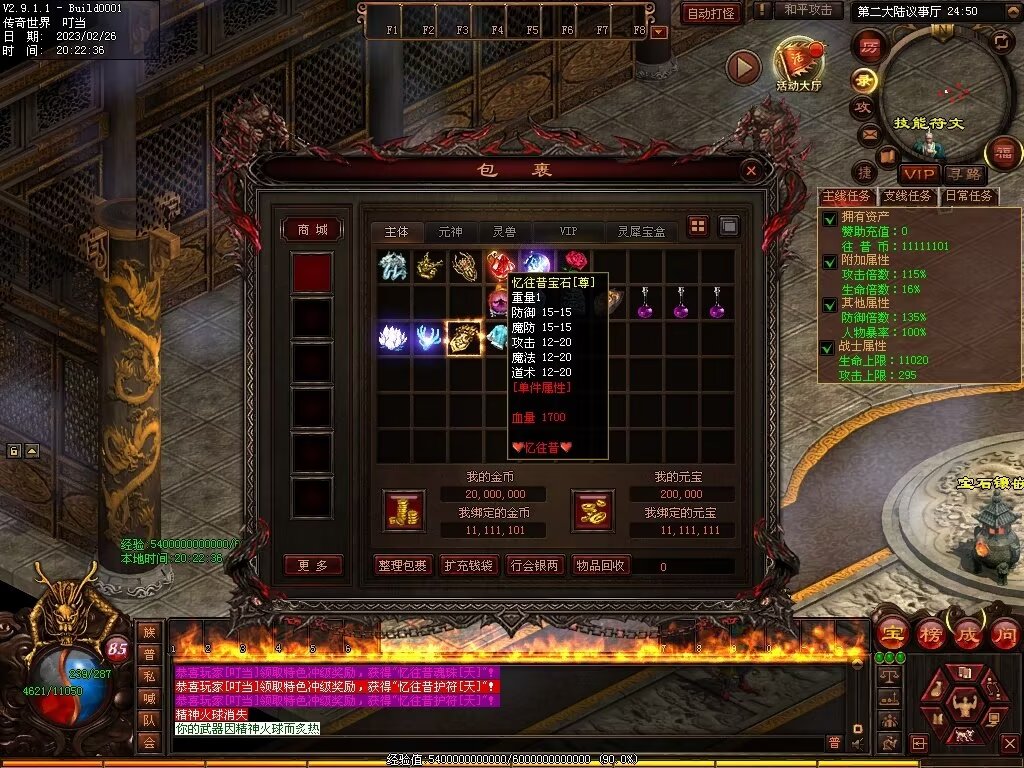This screenshot has height=768, width=1024.
Task: Open the VIP bag tab
Action: click(x=568, y=232)
